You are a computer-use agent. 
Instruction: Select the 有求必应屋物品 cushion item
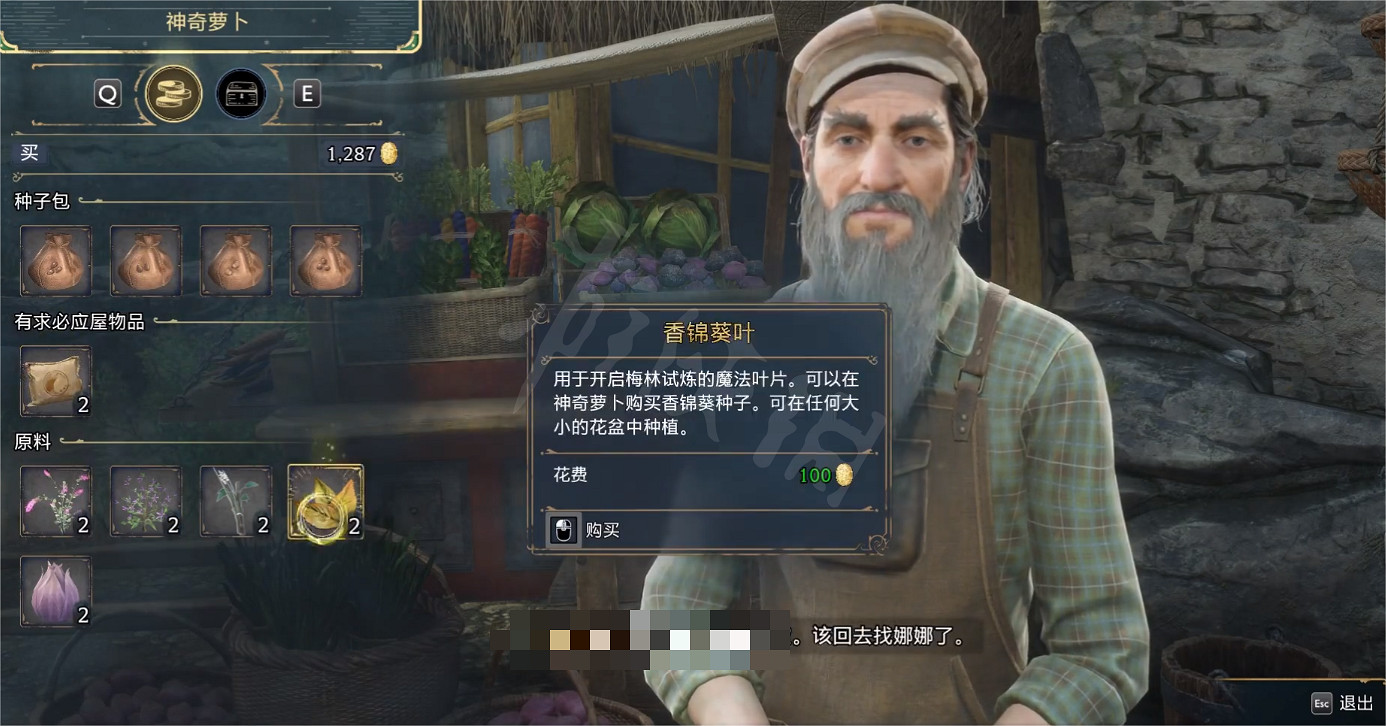(56, 381)
